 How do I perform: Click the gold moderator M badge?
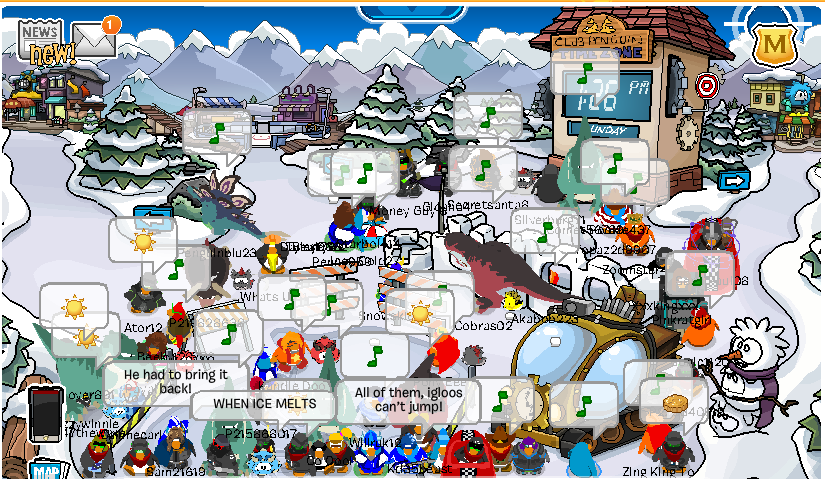(x=772, y=45)
